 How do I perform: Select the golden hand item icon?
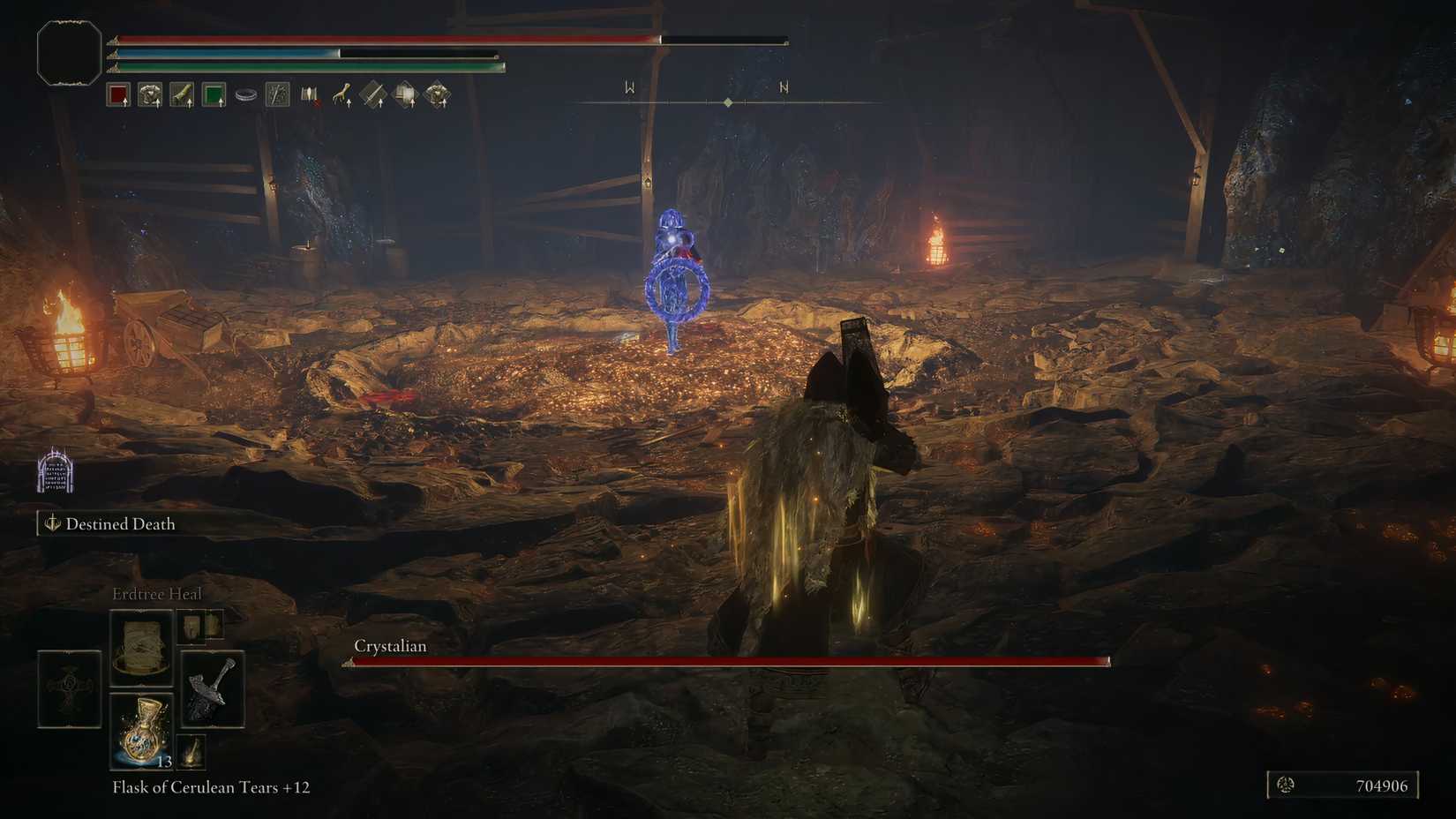pos(341,94)
